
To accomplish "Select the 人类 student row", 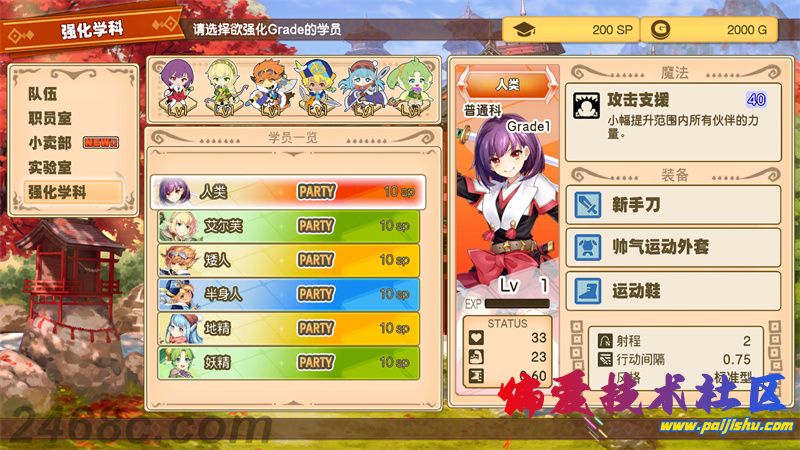I will coord(286,191).
